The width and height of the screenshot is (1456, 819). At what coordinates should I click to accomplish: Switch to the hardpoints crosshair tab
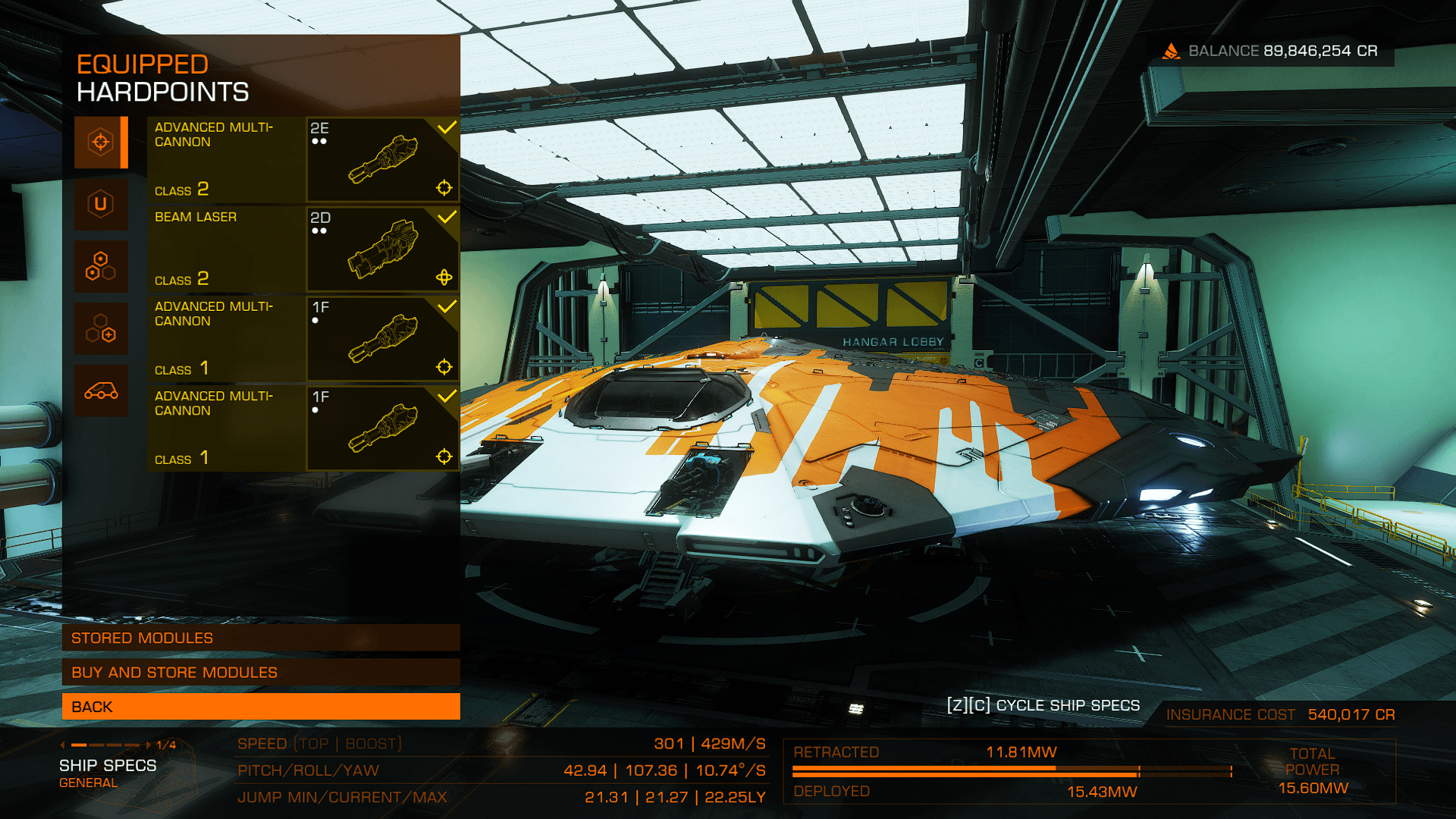[101, 142]
